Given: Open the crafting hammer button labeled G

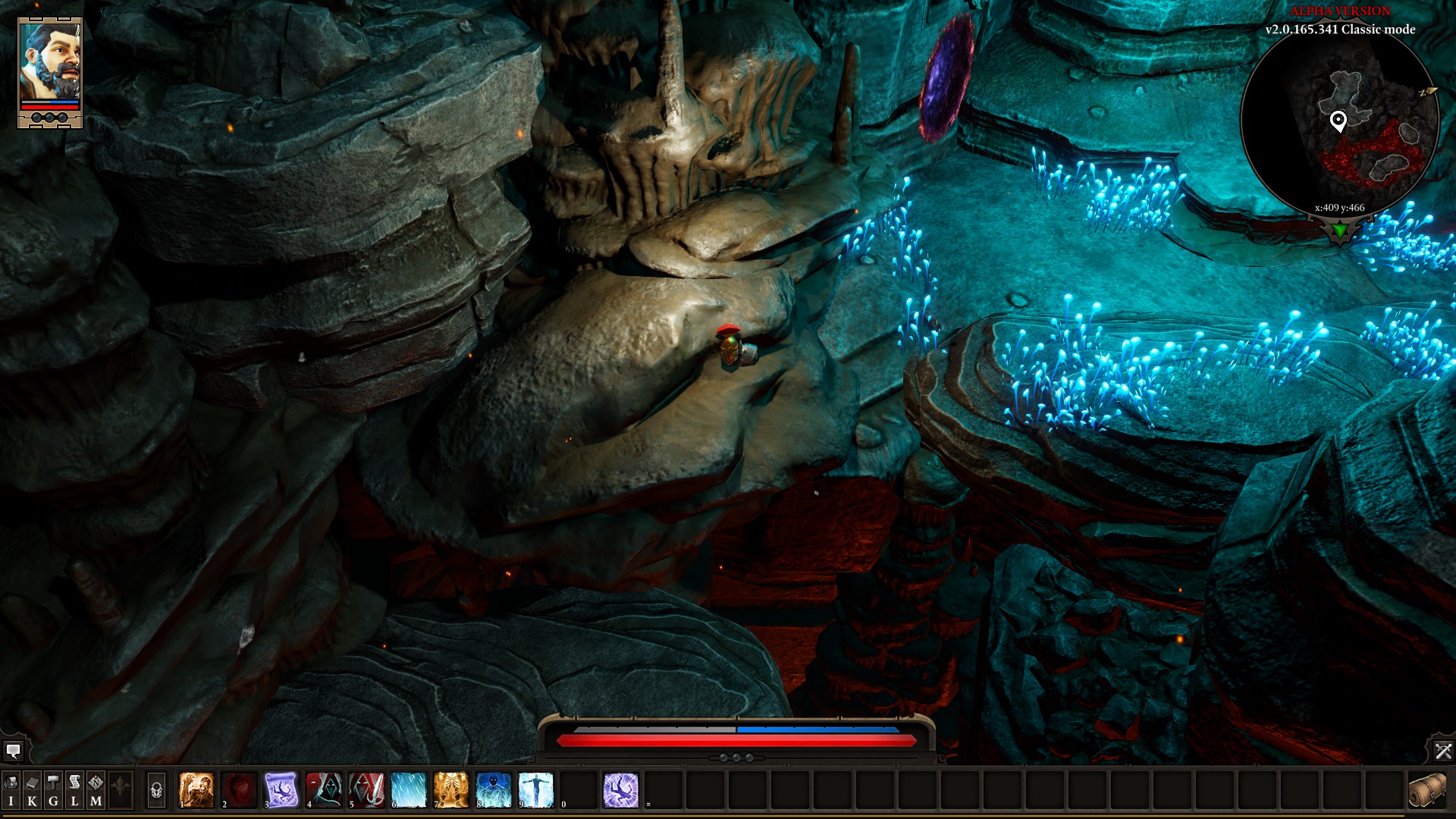Looking at the screenshot, I should (53, 789).
